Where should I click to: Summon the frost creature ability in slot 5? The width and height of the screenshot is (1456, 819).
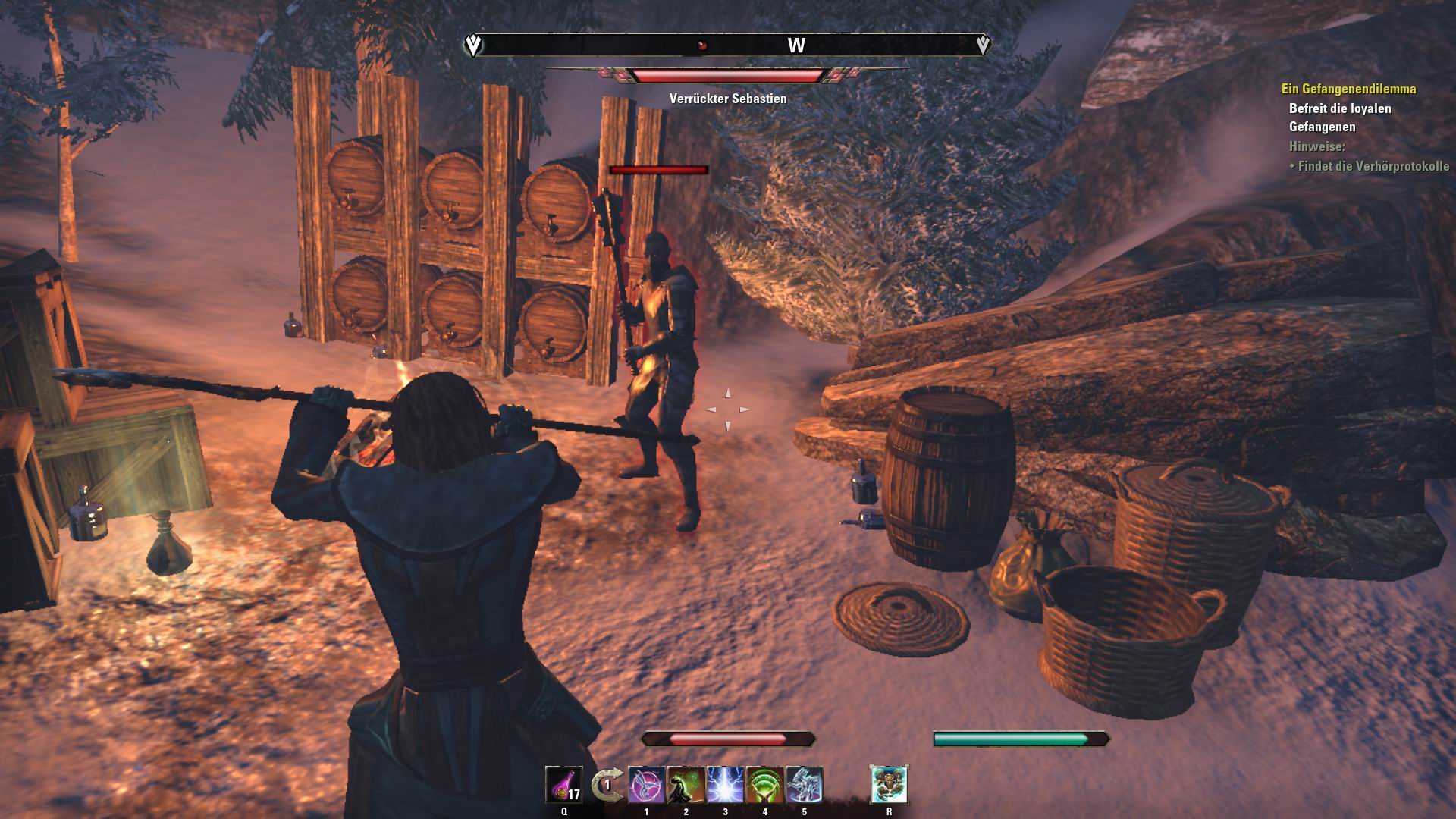point(805,785)
